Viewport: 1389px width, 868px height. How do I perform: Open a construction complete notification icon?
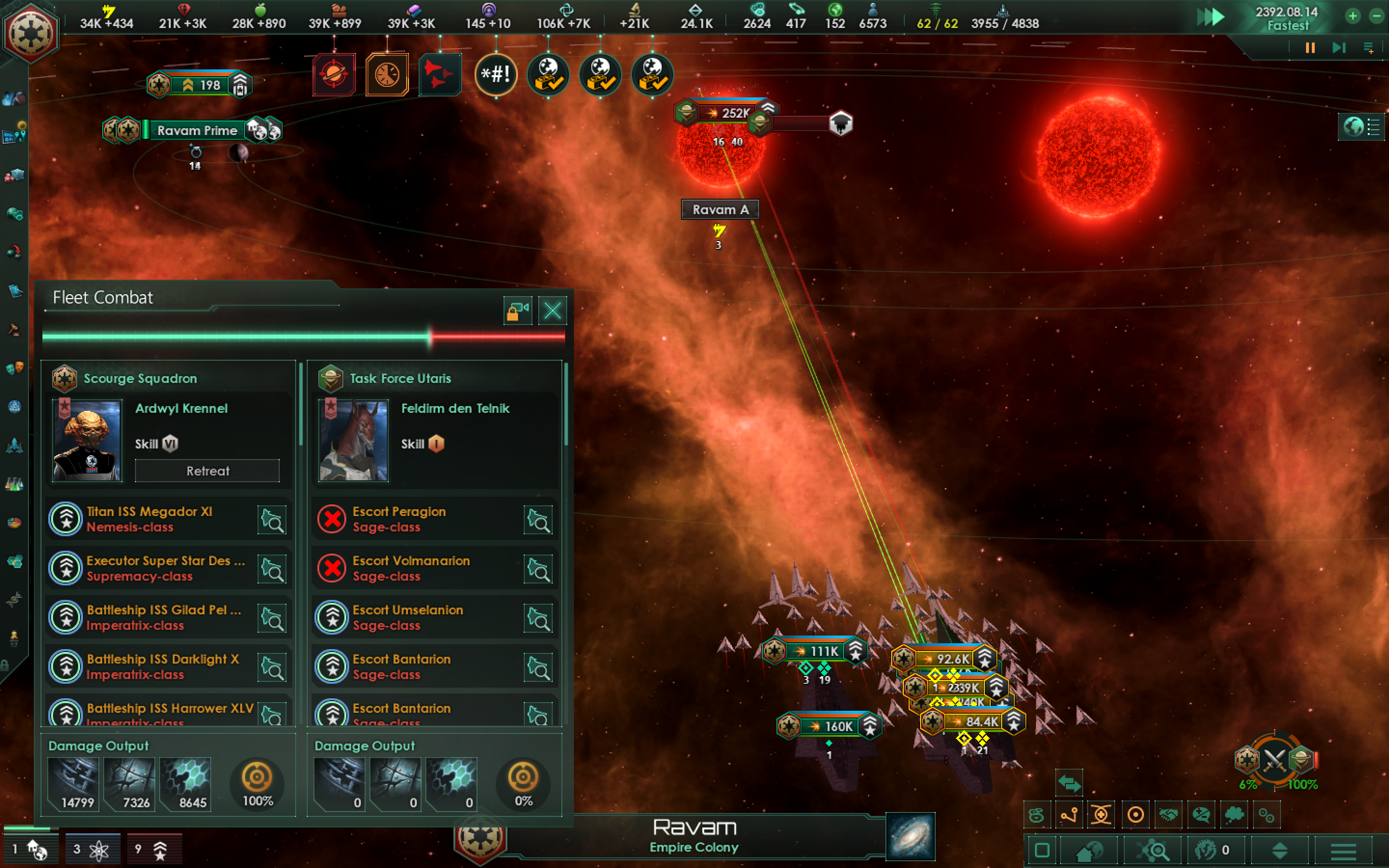click(x=548, y=75)
